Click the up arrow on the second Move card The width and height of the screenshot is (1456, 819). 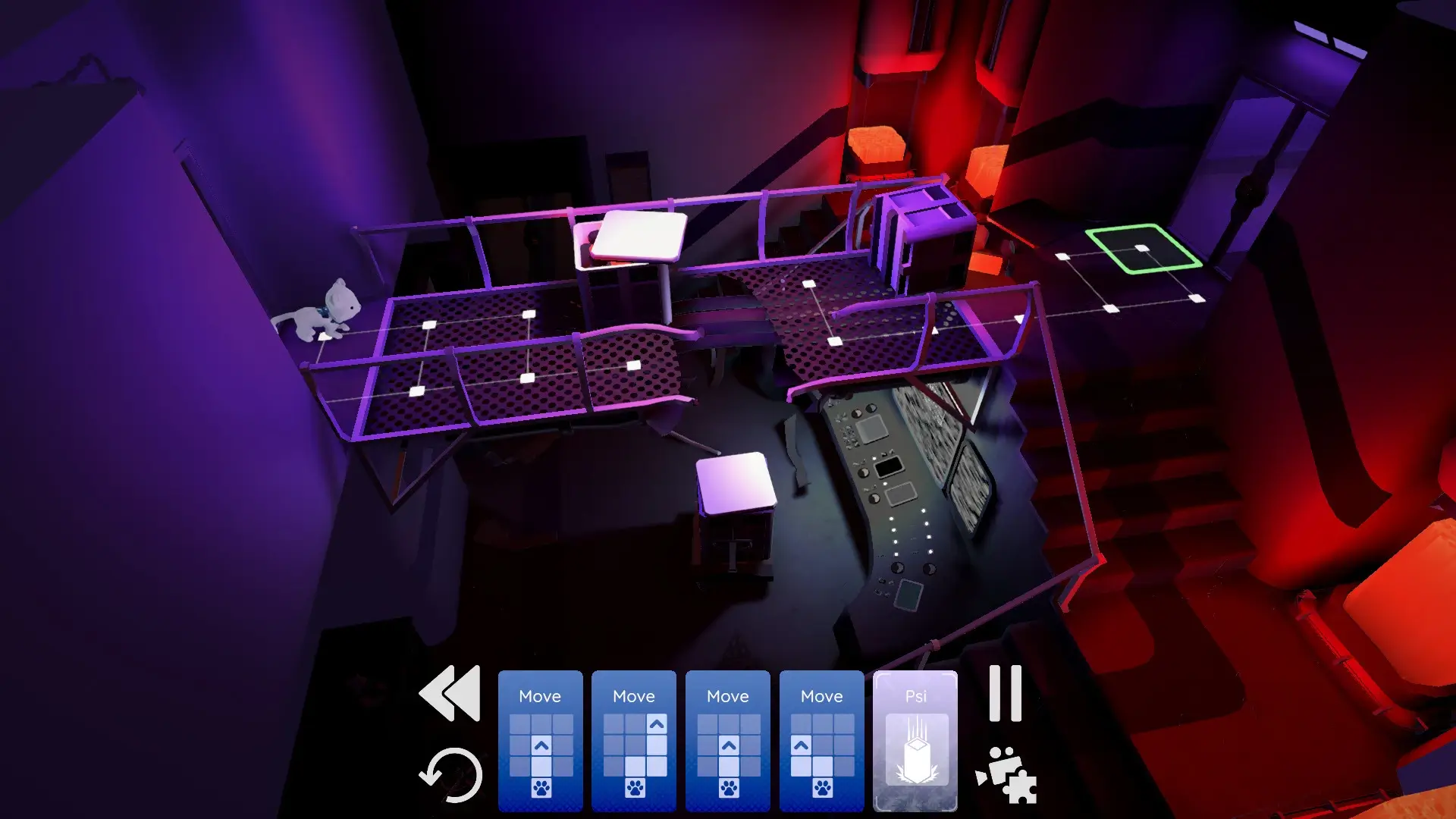(657, 723)
